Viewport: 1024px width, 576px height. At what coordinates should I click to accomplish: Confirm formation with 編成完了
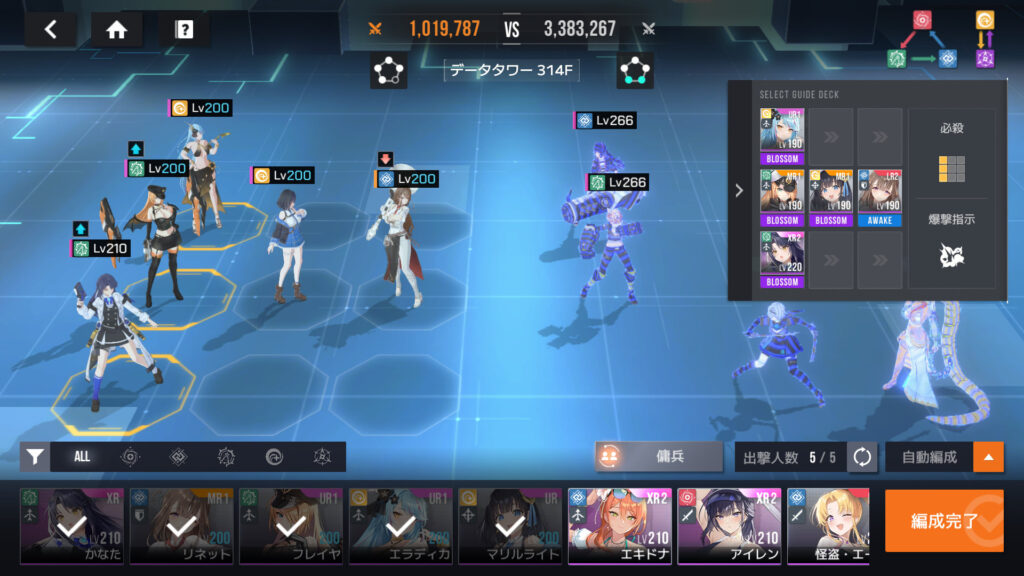point(944,521)
